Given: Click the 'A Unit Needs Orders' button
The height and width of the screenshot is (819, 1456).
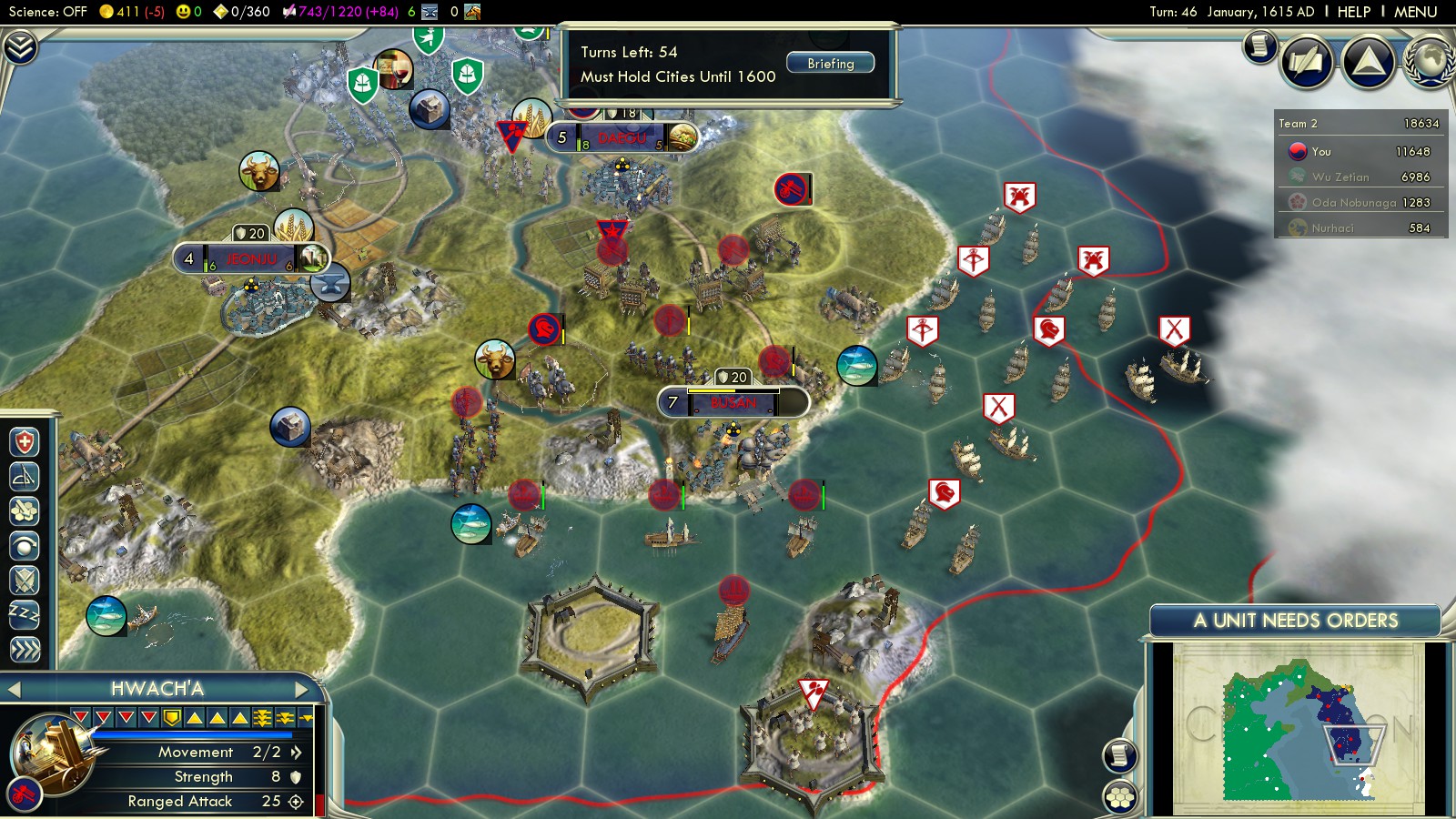Looking at the screenshot, I should pyautogui.click(x=1294, y=621).
